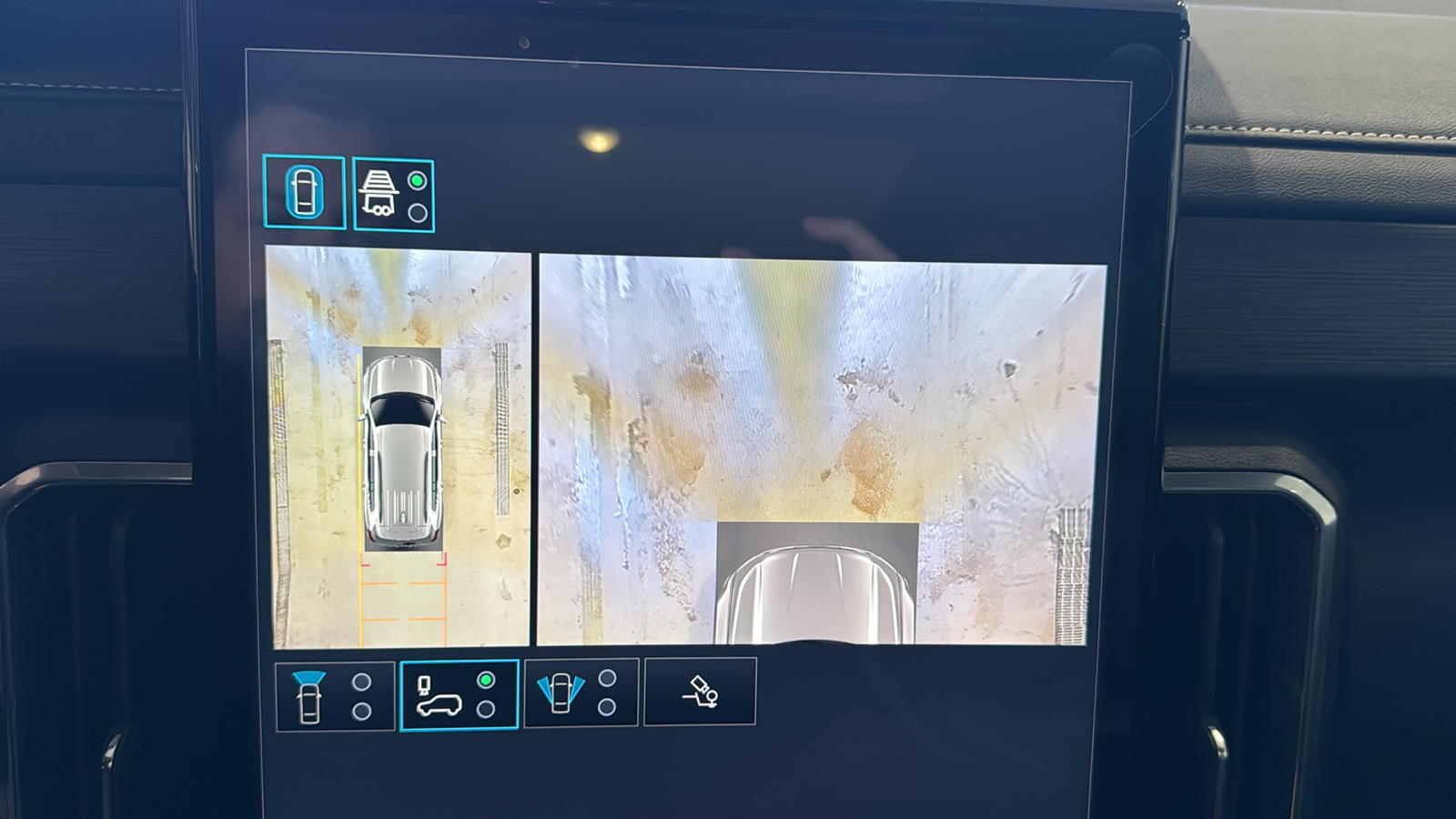The height and width of the screenshot is (819, 1456).
Task: Select the front camera fan-view icon
Action: pos(309,696)
